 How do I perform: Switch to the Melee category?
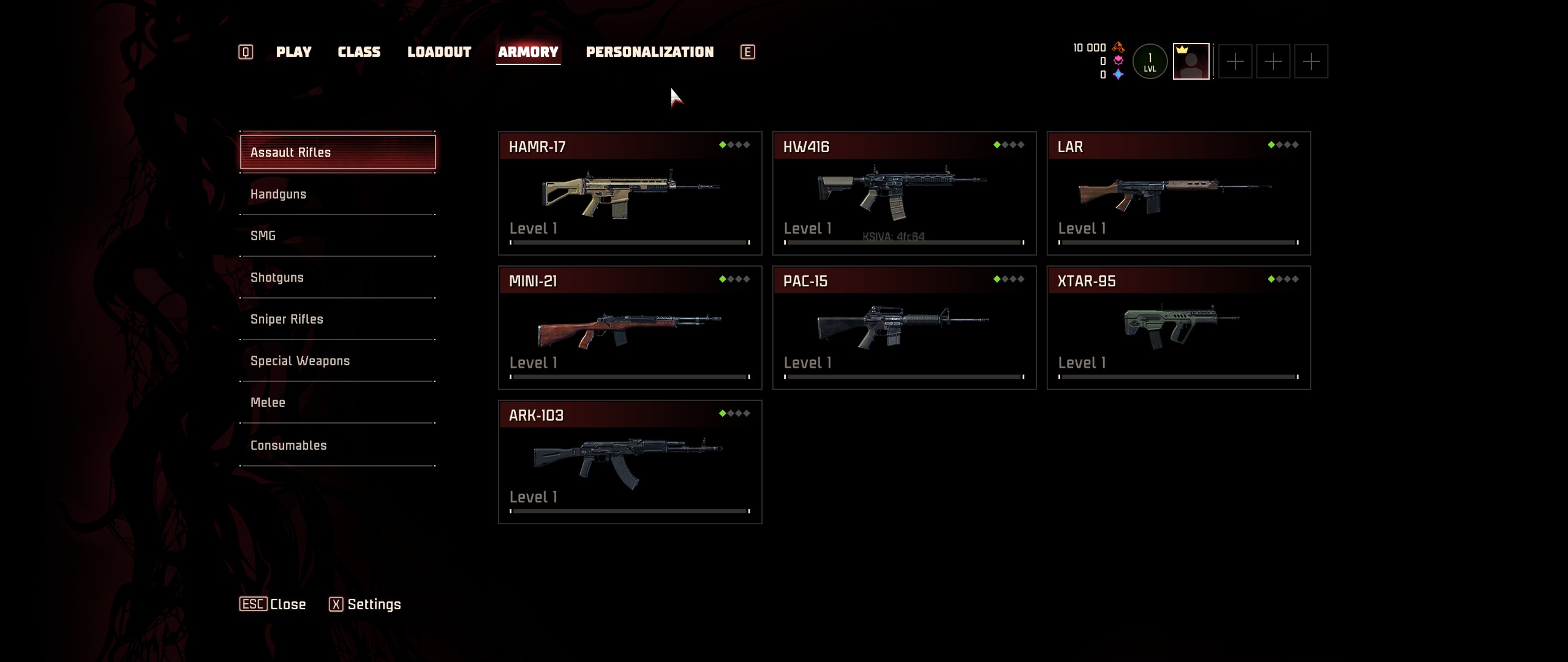[x=337, y=403]
